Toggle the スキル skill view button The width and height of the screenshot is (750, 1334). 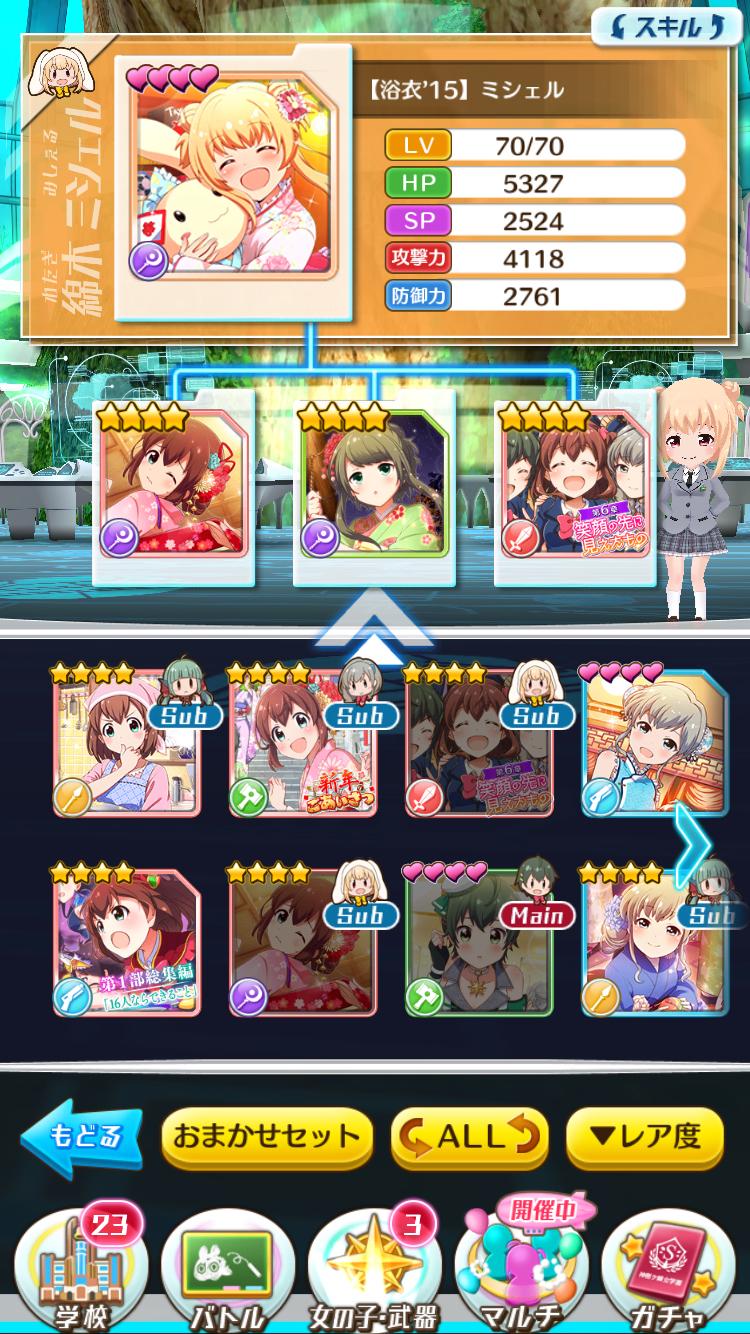pos(658,27)
